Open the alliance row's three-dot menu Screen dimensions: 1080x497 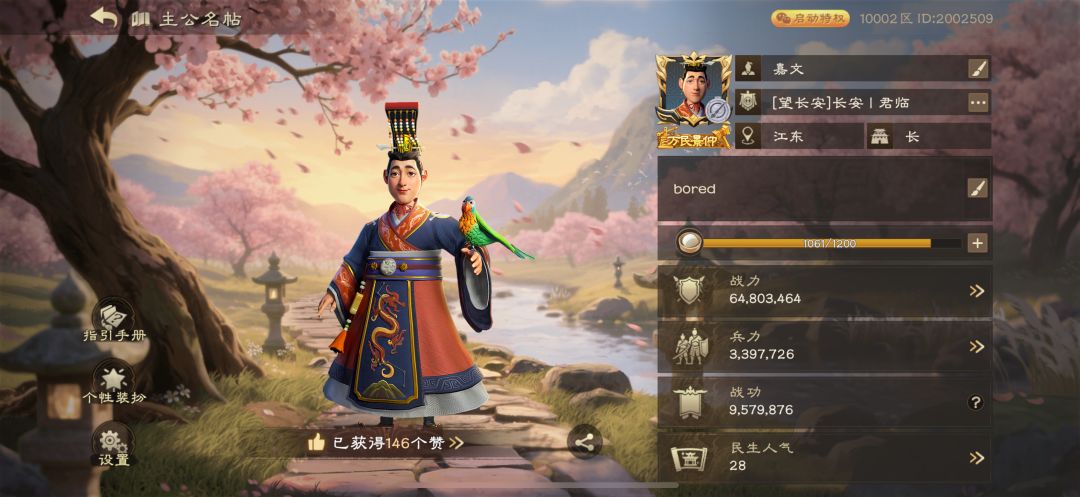(977, 102)
